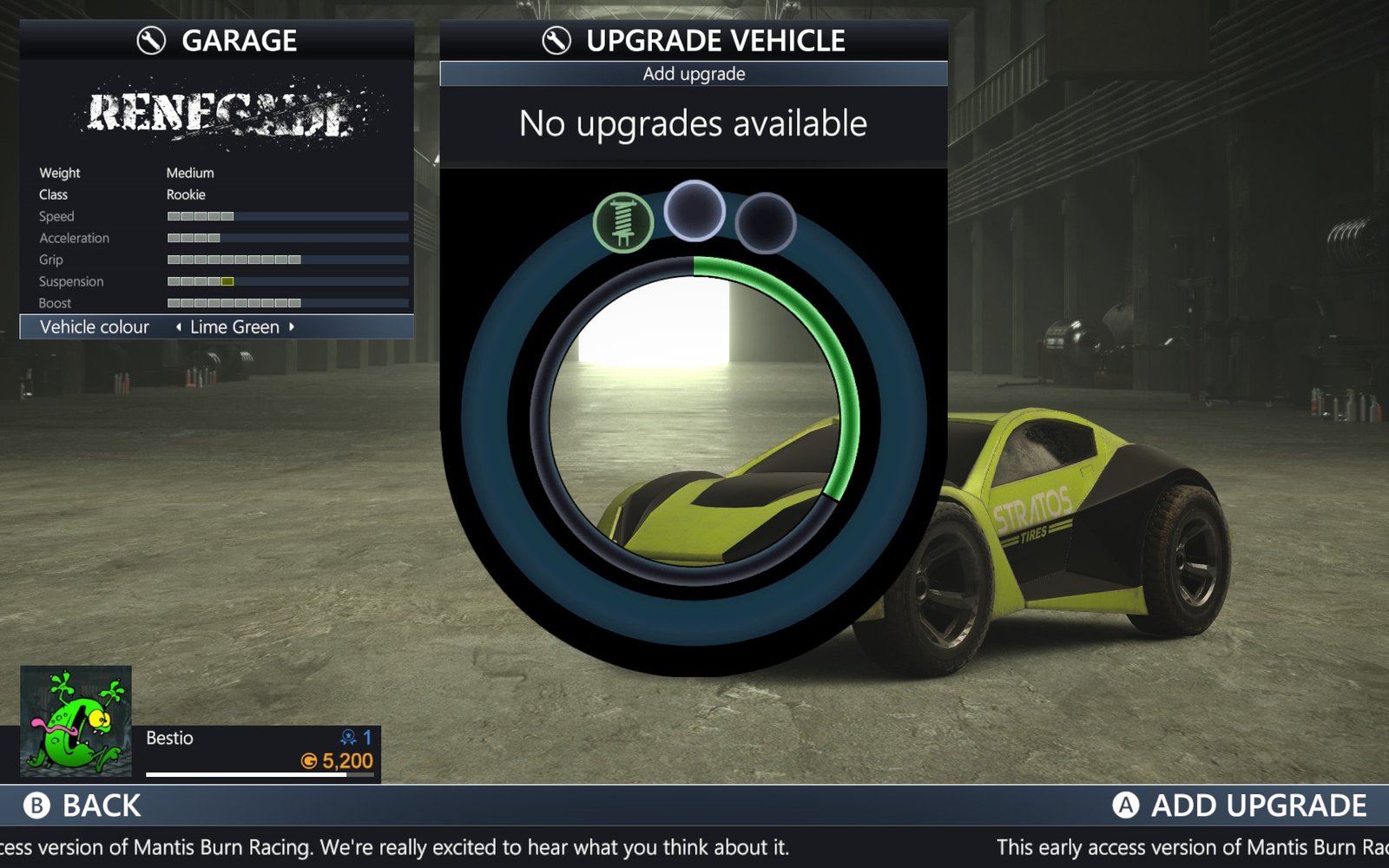Image resolution: width=1389 pixels, height=868 pixels.
Task: Click the ADD UPGRADE button
Action: (1239, 806)
